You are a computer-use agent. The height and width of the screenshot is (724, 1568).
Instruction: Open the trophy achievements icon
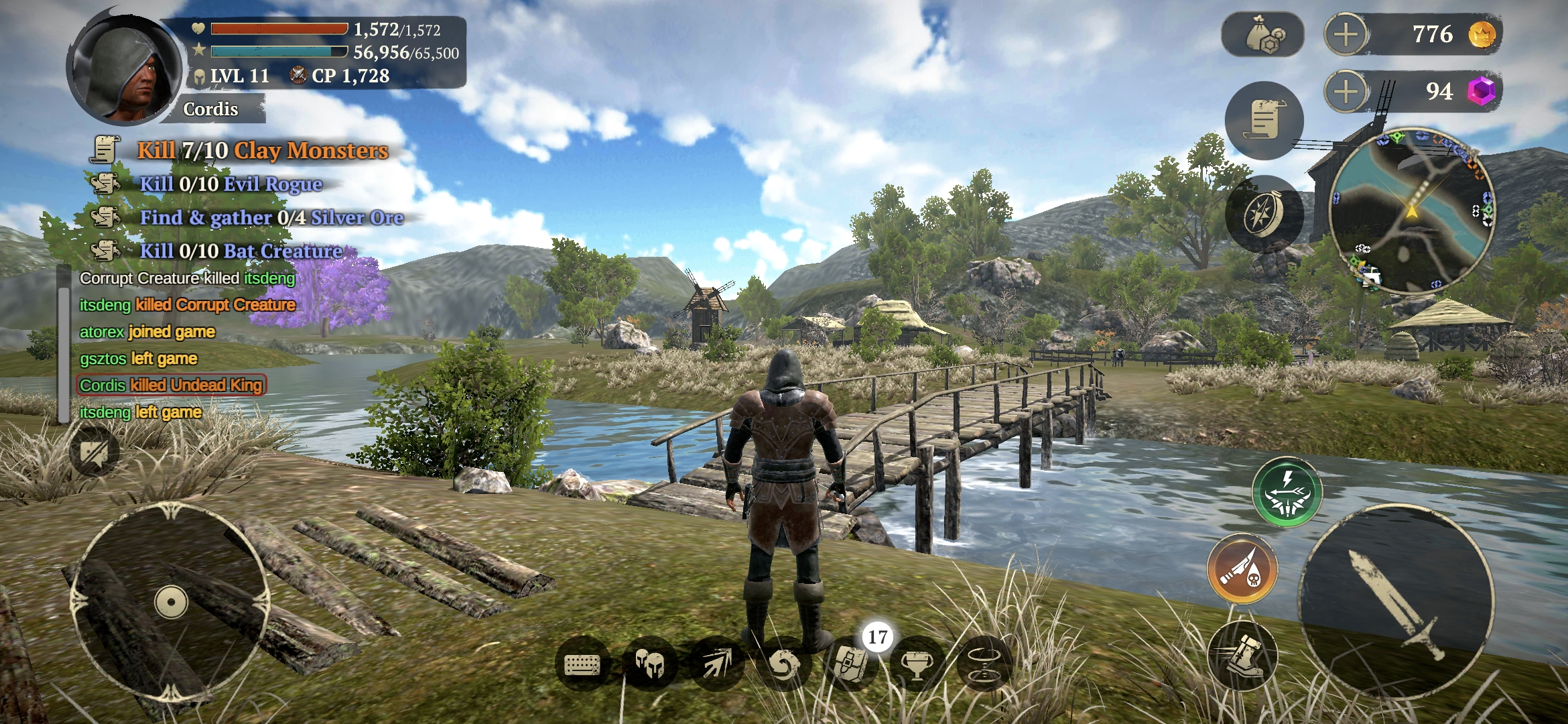coord(917,664)
